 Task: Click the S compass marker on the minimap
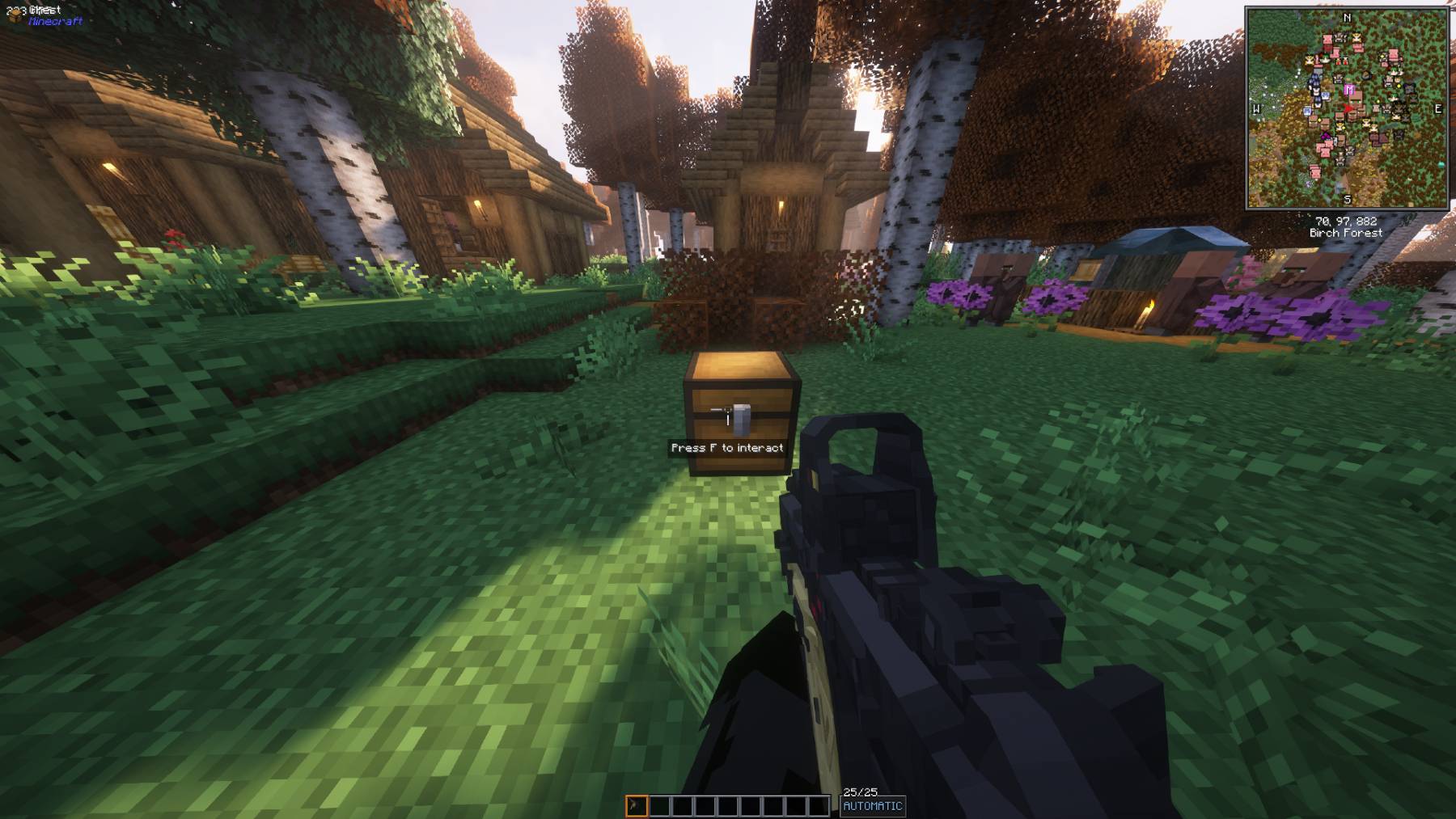coord(1348,198)
